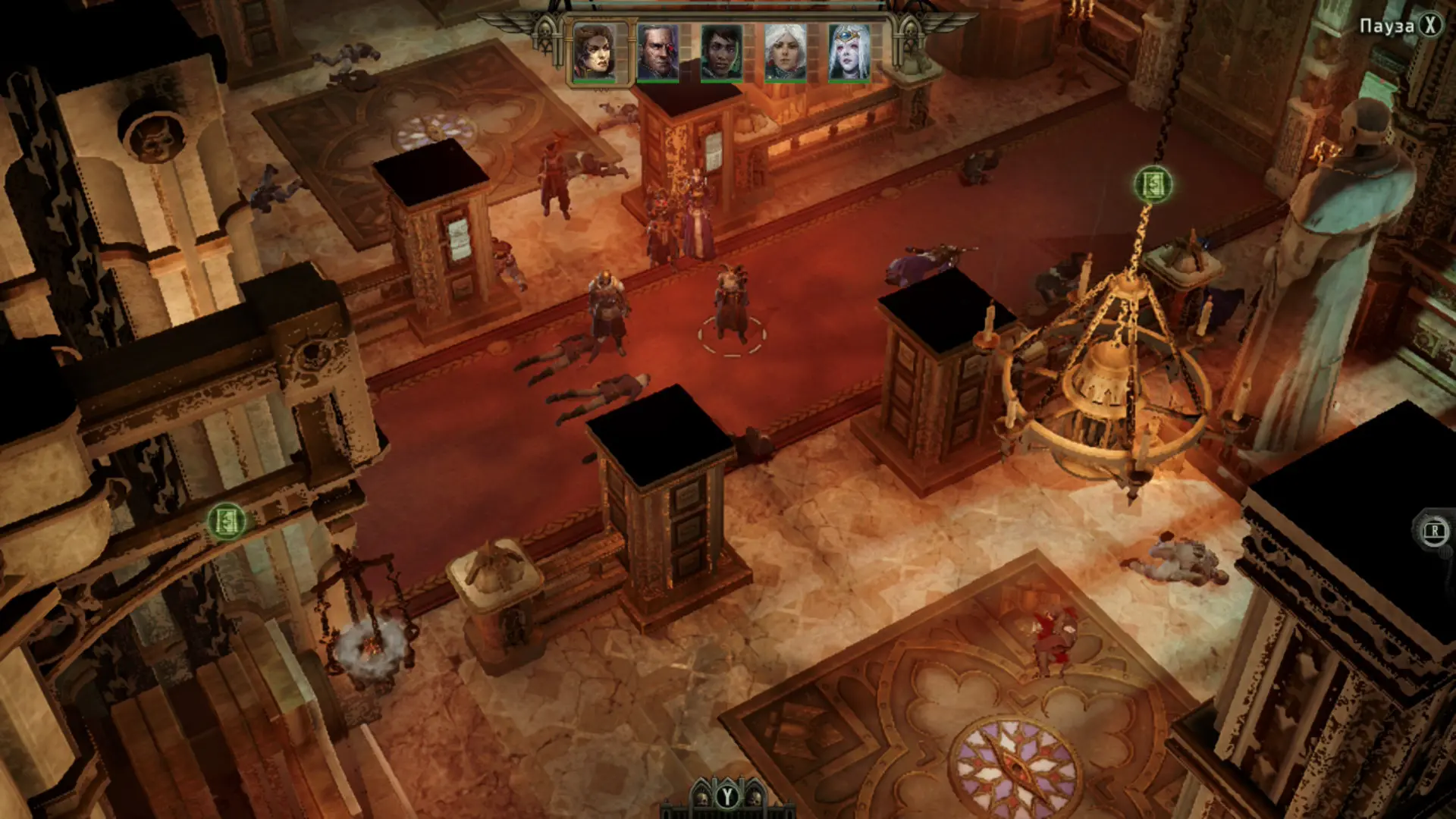Select the brown-haired woman's portrait
The image size is (1456, 819).
595,52
